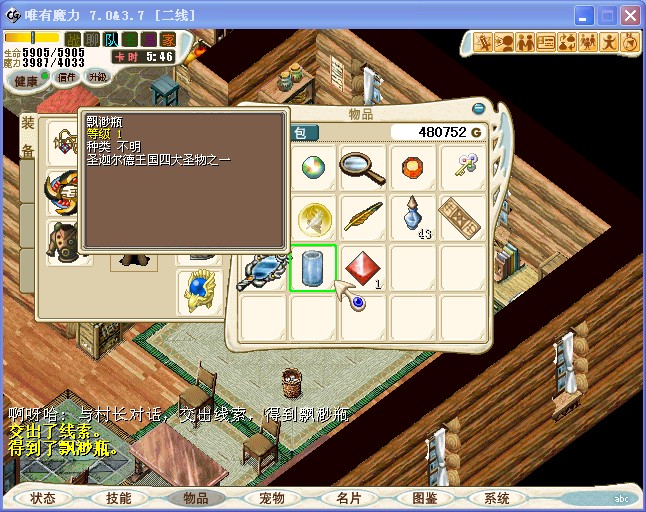Screen dimensions: 646x512
Task: Select the jeweled key item
Action: click(463, 167)
